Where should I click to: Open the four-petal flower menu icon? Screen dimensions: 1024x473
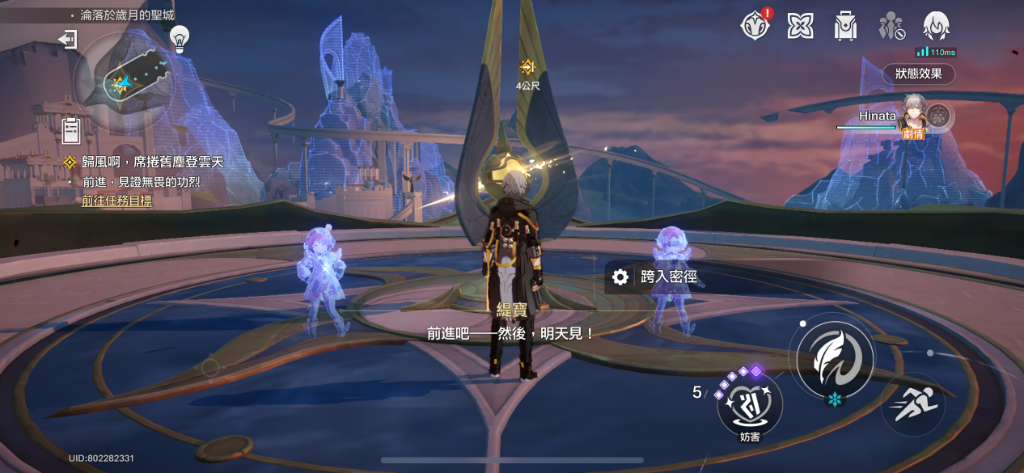(800, 26)
